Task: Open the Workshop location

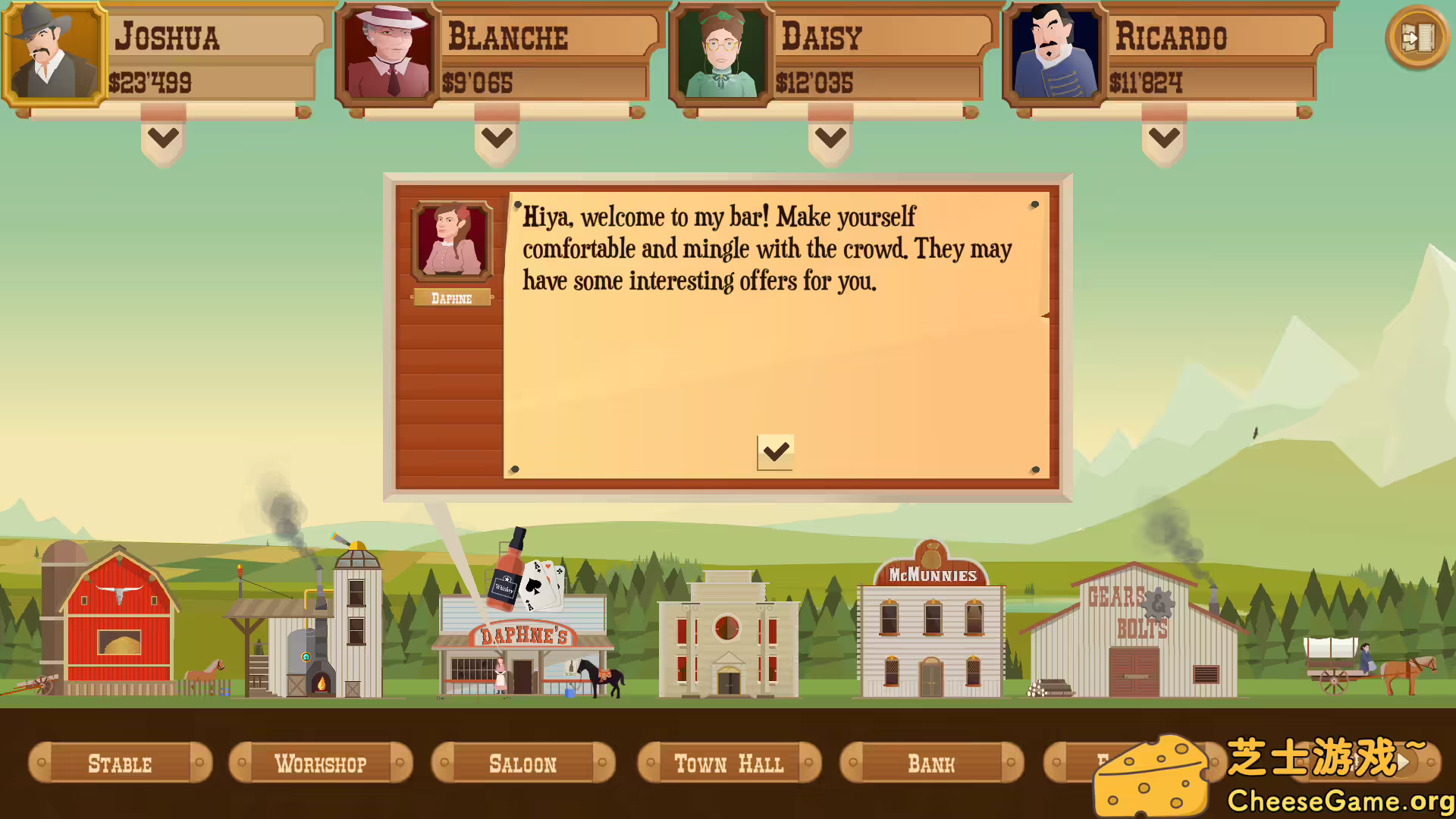Action: tap(321, 763)
